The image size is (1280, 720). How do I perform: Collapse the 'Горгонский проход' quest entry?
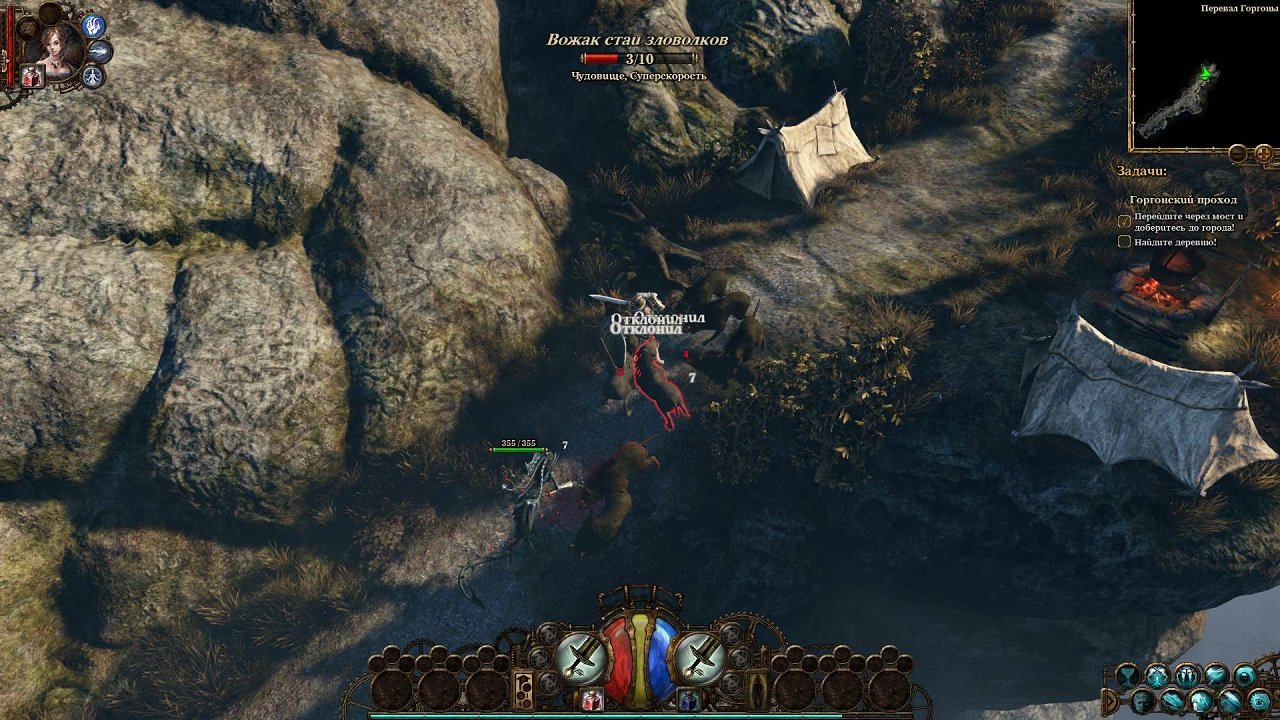(1183, 200)
